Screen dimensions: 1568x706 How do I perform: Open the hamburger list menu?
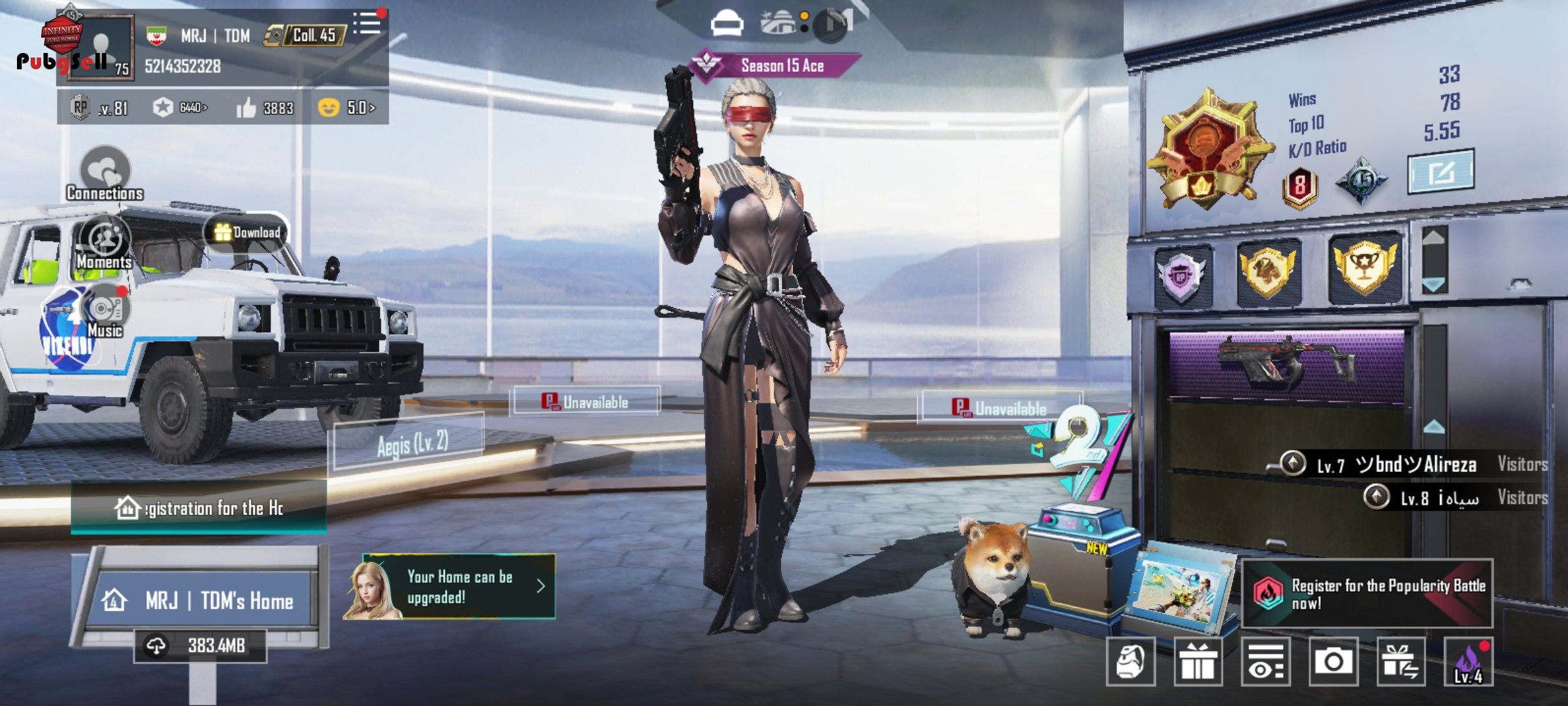click(x=367, y=24)
